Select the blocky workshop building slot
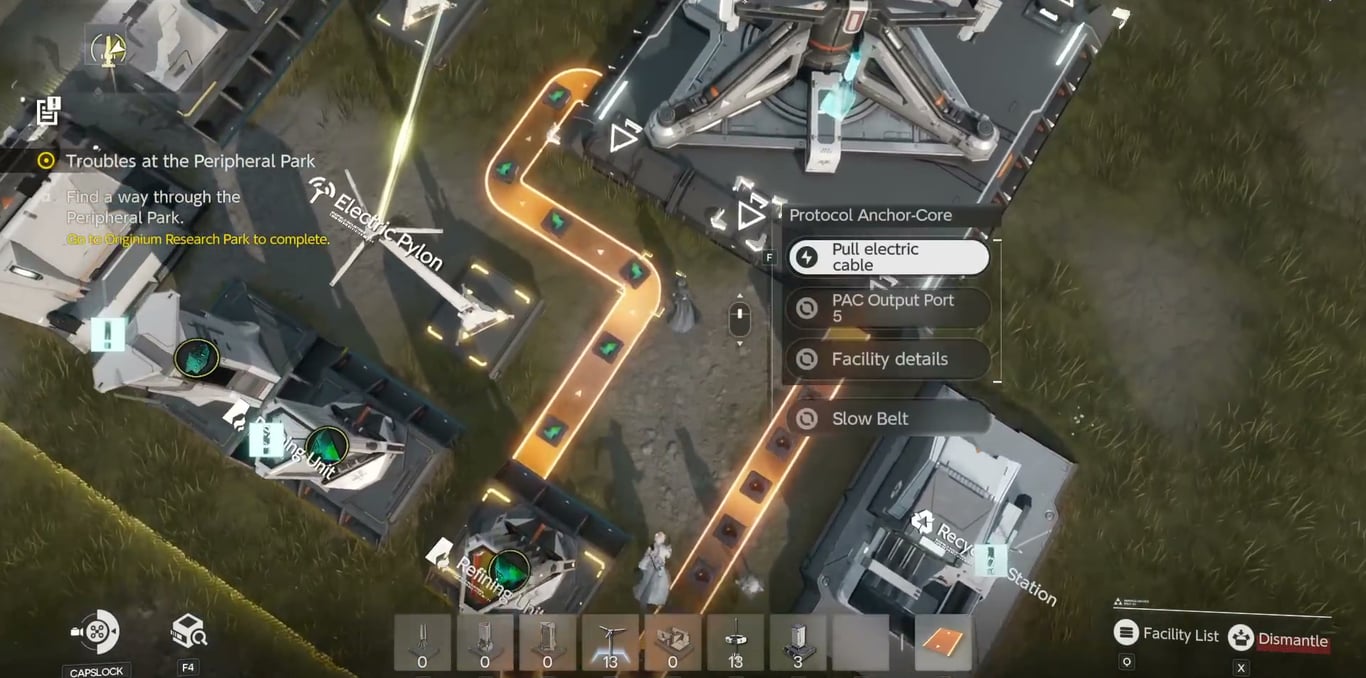1366x678 pixels. [x=672, y=642]
